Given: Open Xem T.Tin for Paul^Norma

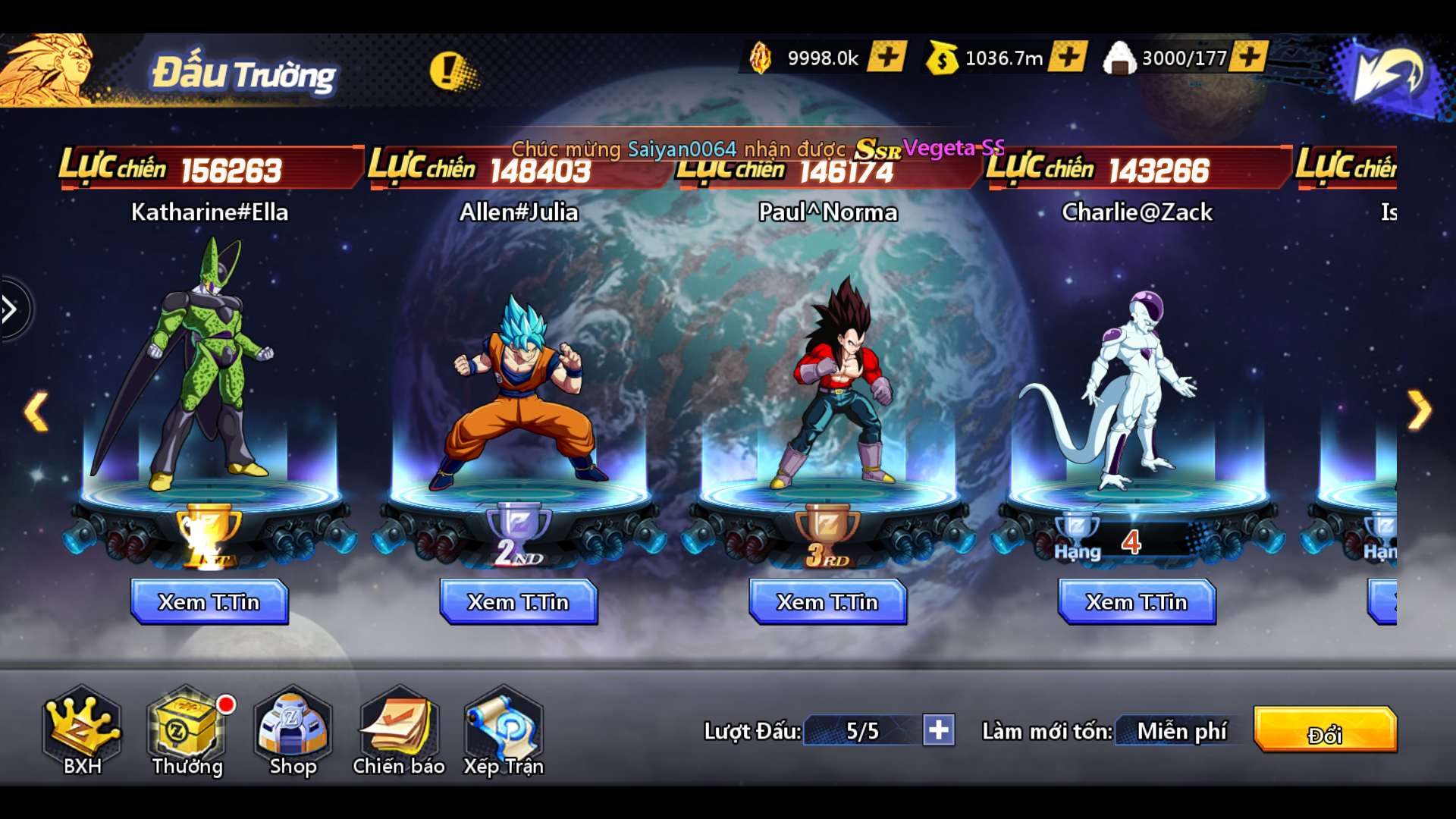Looking at the screenshot, I should click(827, 602).
